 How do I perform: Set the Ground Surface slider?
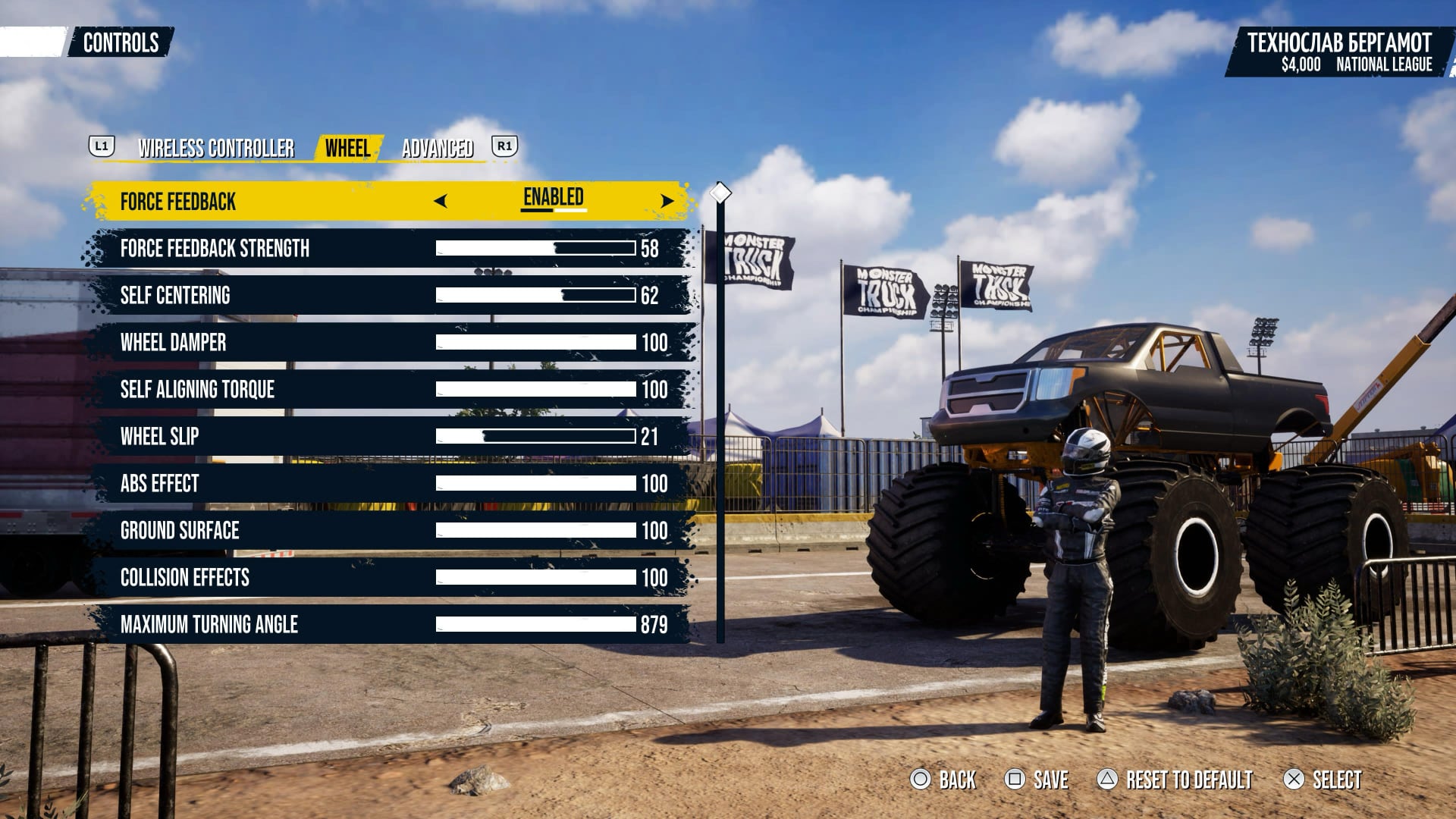pyautogui.click(x=535, y=530)
